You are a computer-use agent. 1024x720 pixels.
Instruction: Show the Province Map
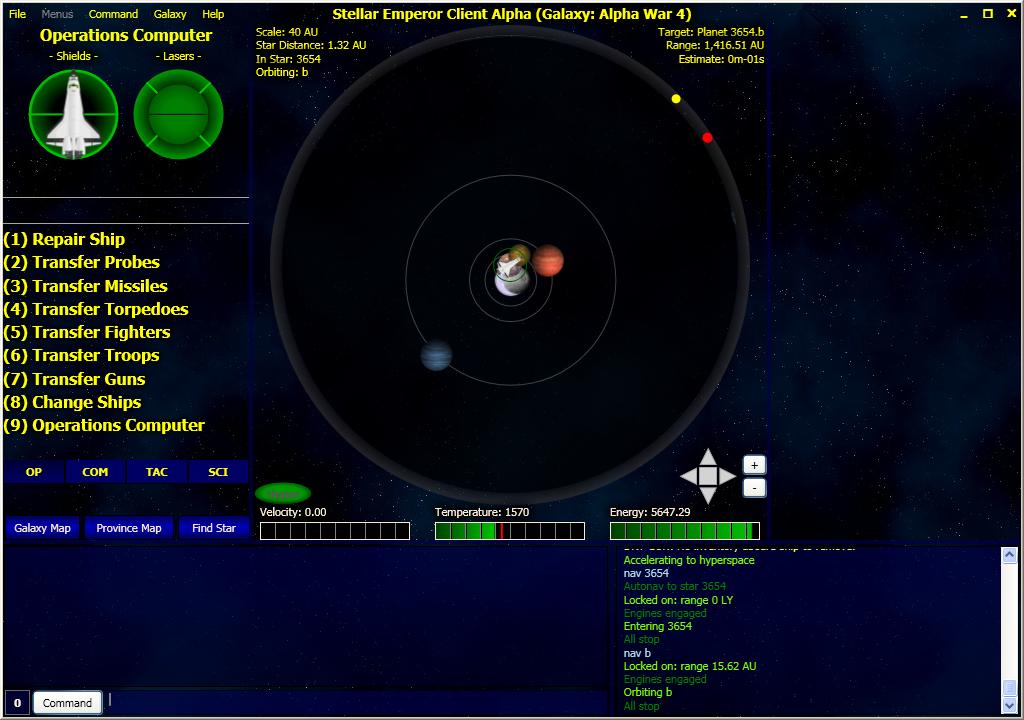129,528
